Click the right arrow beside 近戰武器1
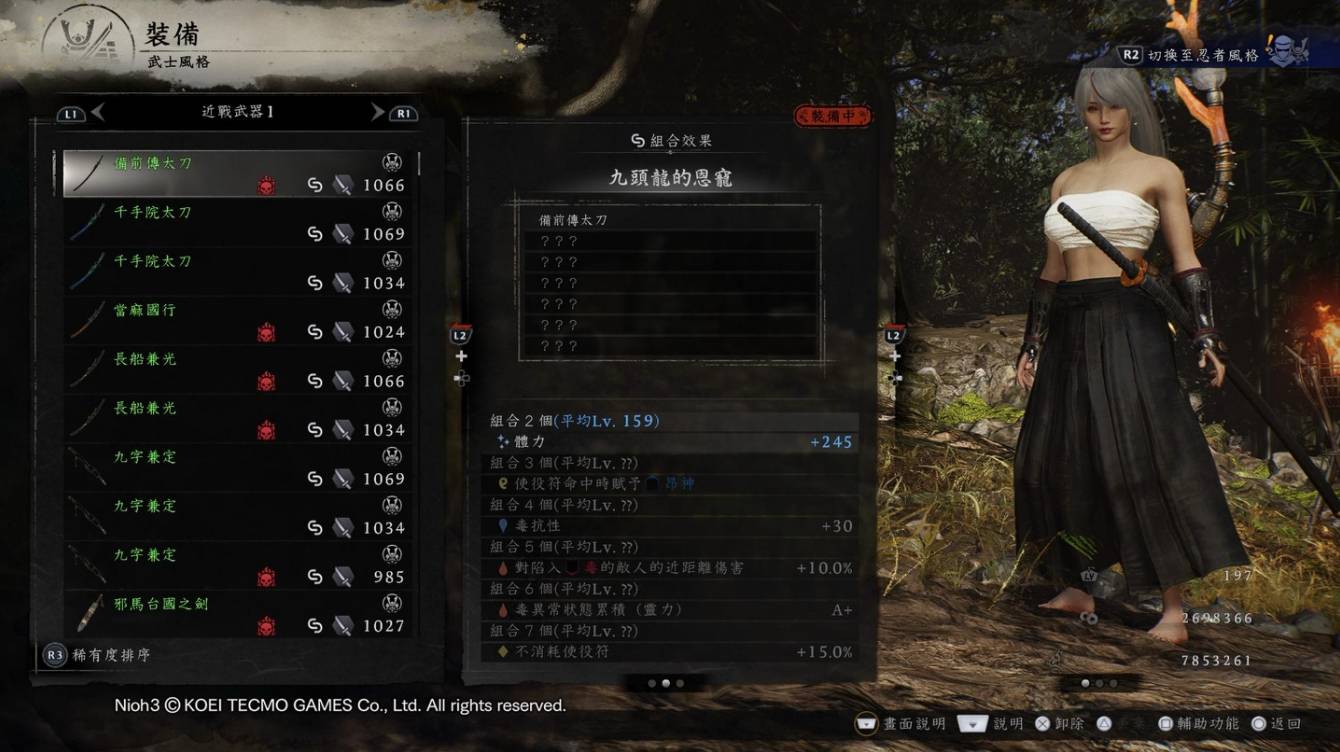1340x752 pixels. [378, 113]
